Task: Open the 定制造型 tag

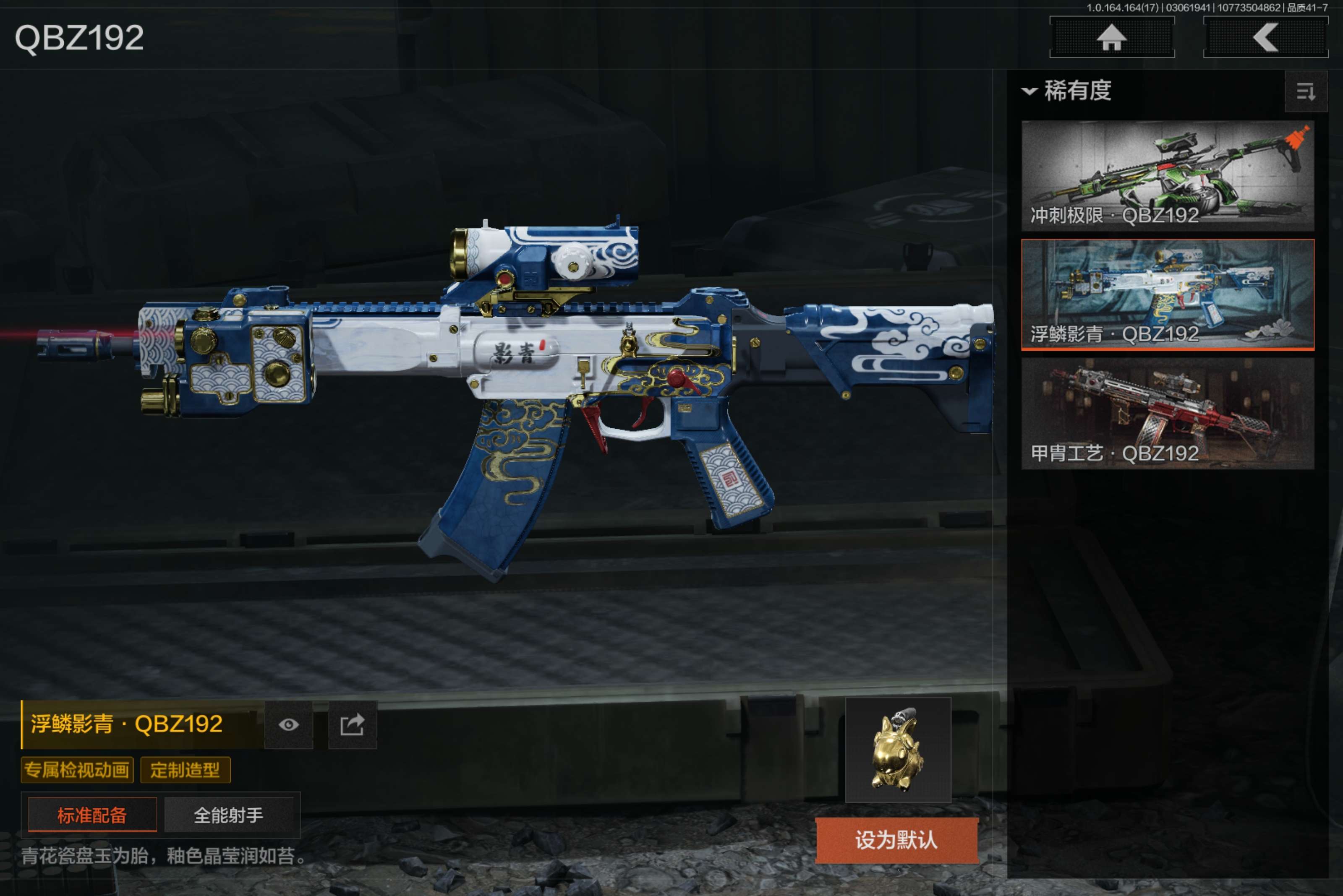Action: [185, 770]
